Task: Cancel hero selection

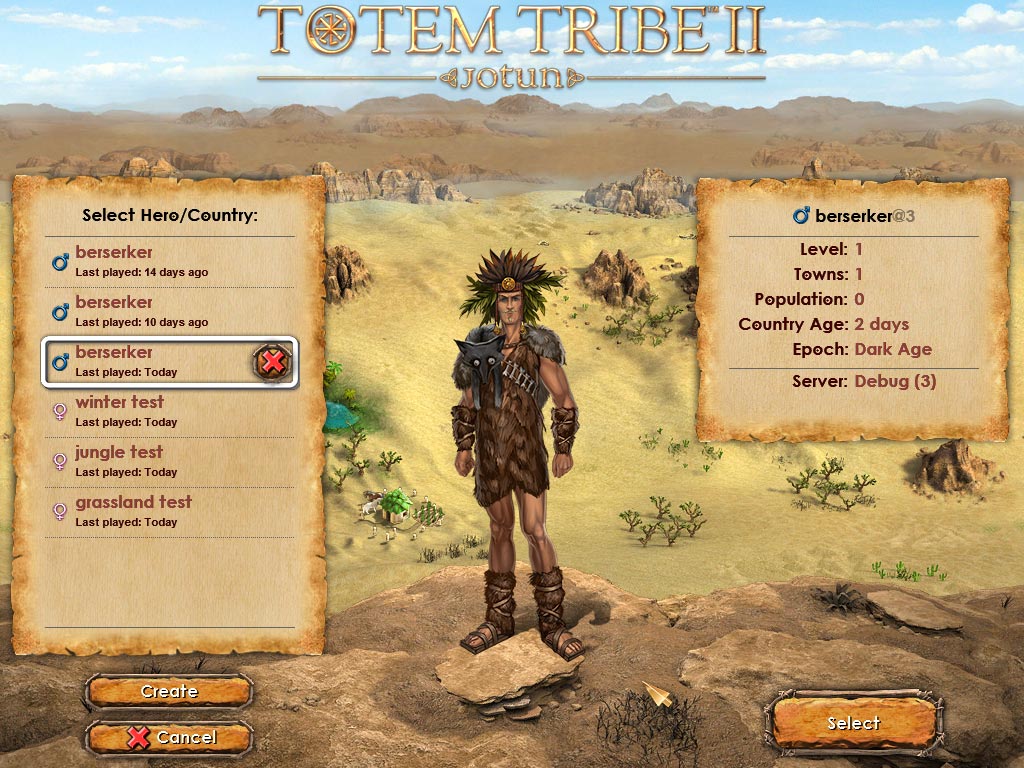Action: pyautogui.click(x=169, y=737)
